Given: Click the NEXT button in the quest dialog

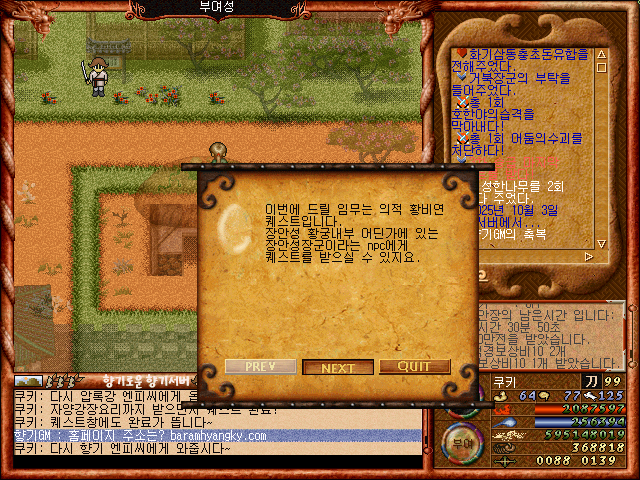Looking at the screenshot, I should 338,367.
